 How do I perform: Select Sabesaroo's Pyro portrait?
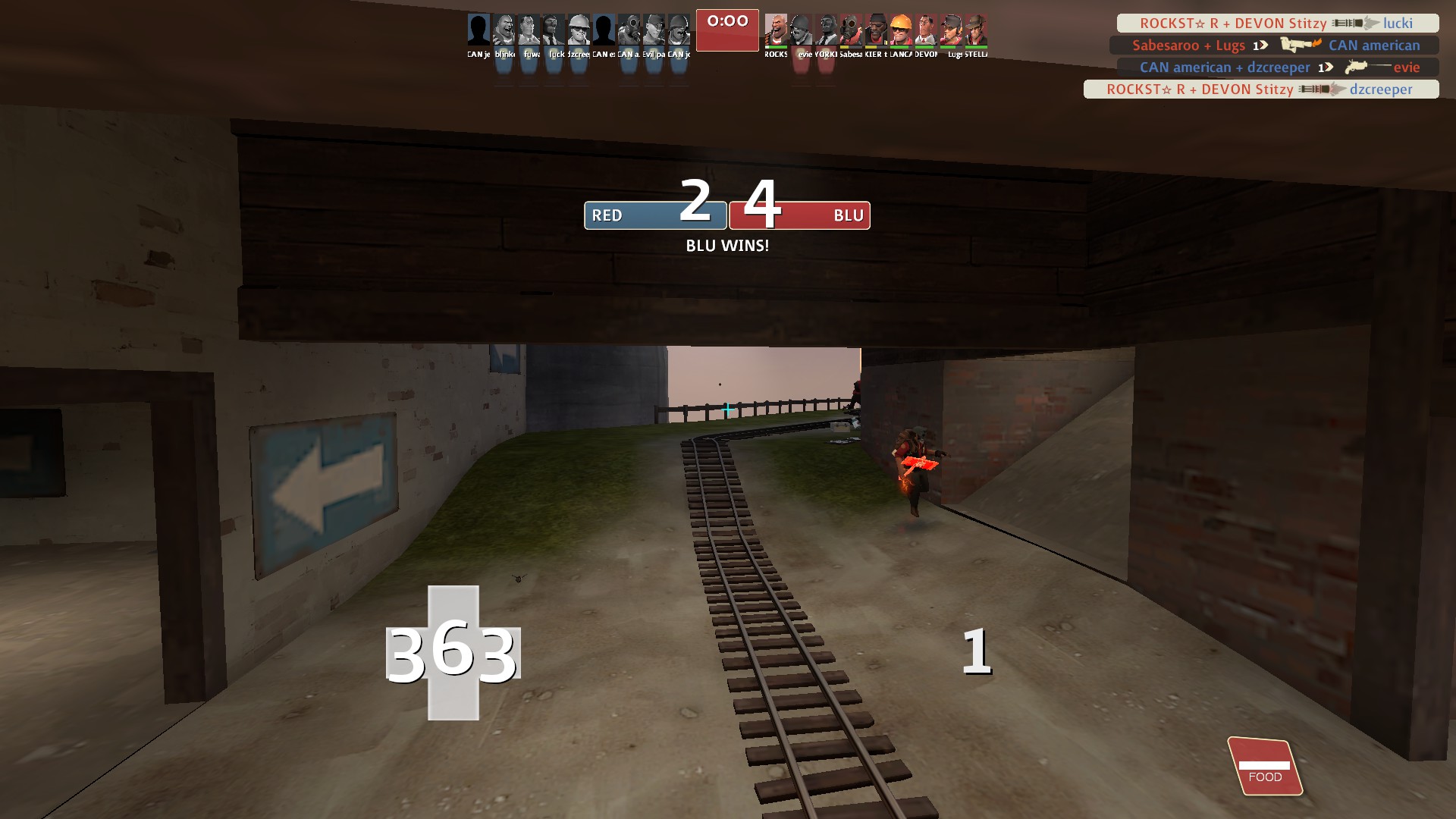pos(851,30)
